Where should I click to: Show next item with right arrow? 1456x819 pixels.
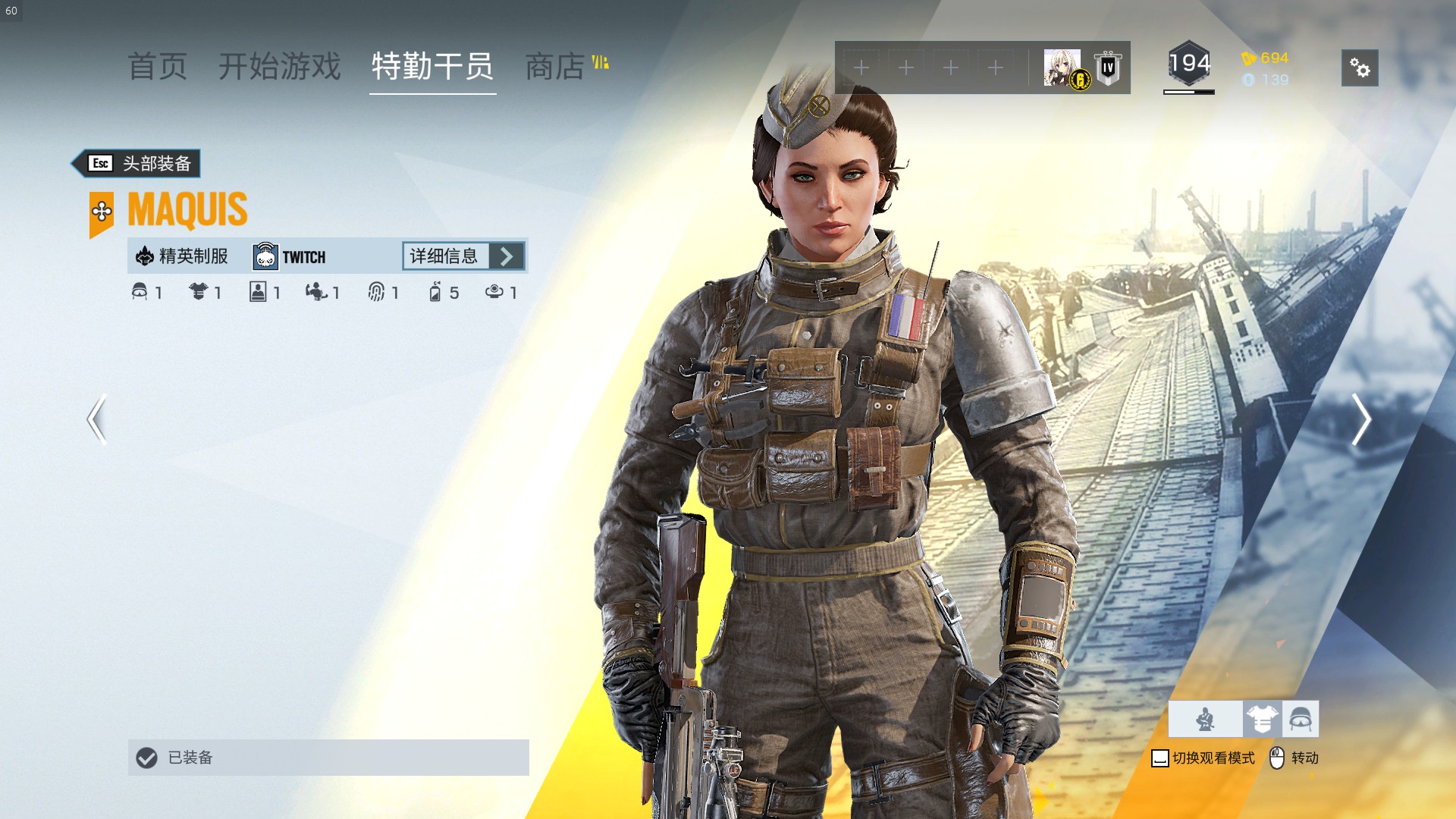1360,419
